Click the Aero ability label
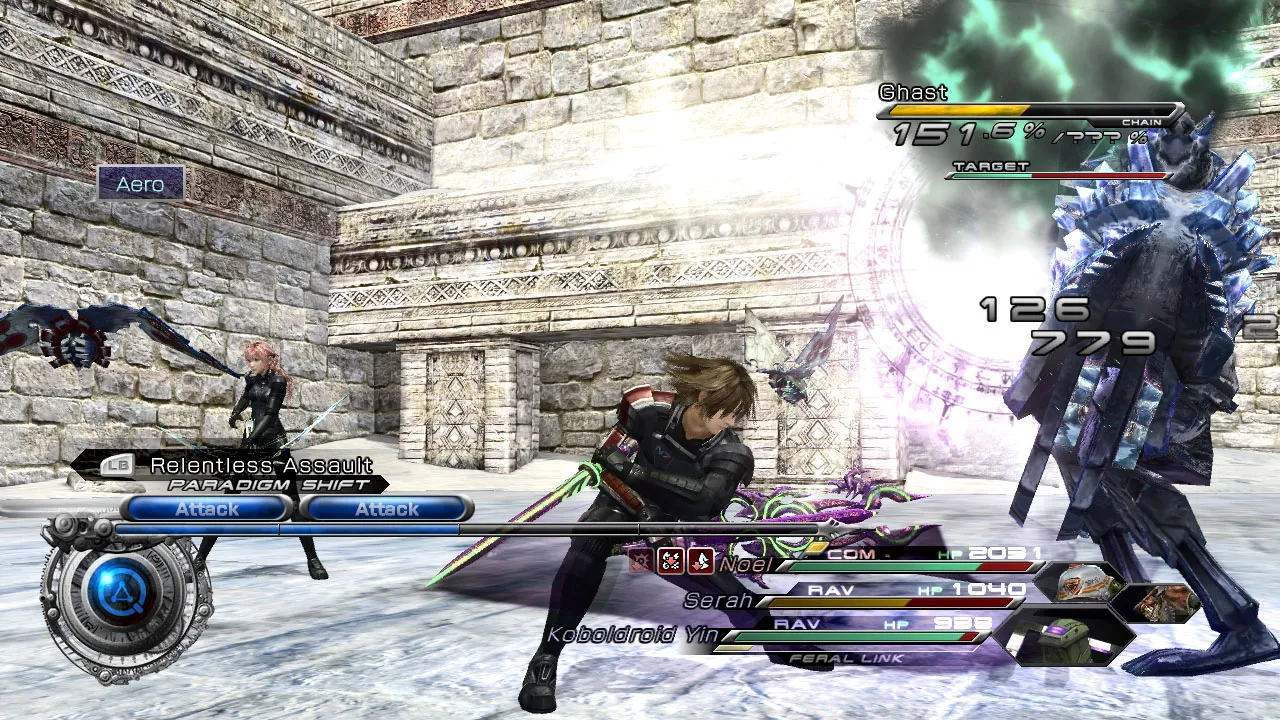The height and width of the screenshot is (720, 1280). (141, 184)
